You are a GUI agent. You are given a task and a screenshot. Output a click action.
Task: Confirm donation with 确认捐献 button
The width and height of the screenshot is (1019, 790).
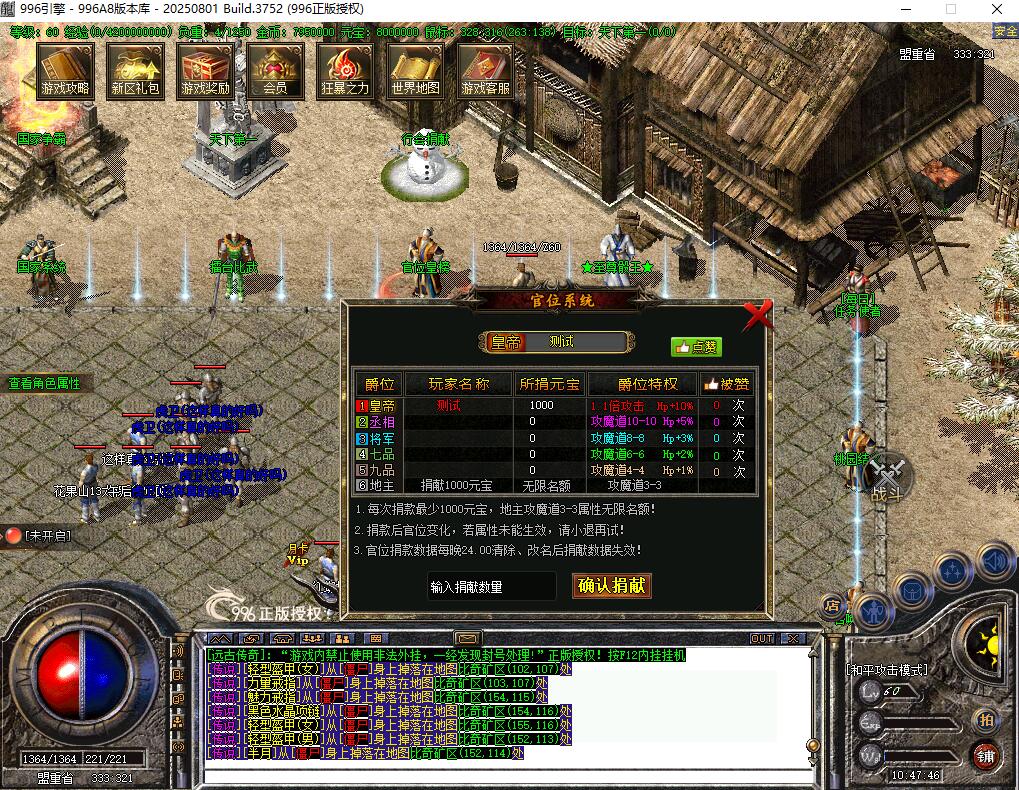612,586
